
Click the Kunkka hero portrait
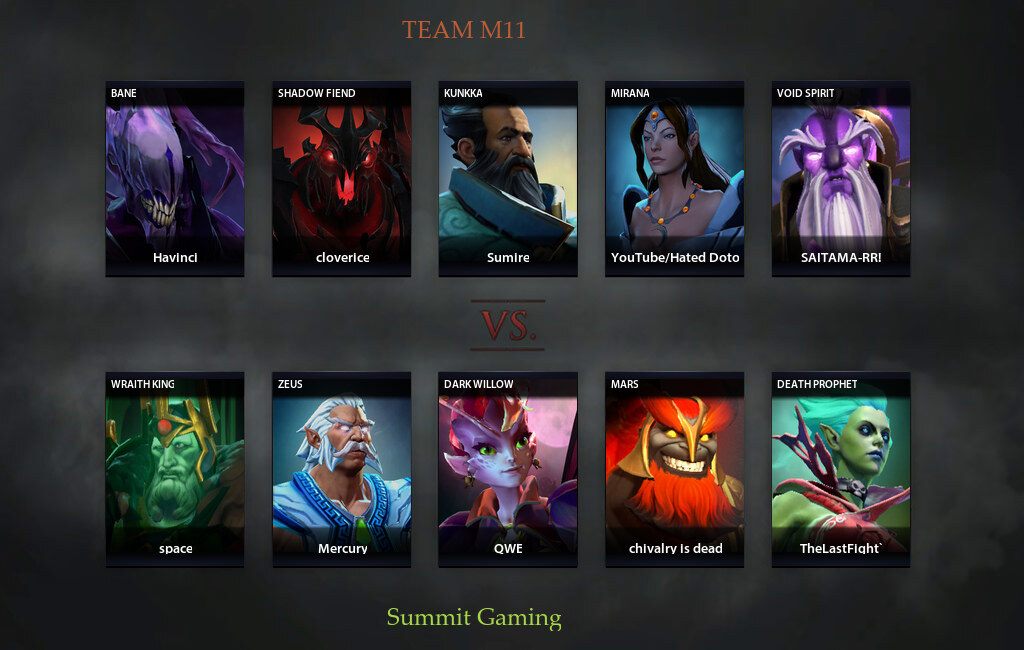508,178
